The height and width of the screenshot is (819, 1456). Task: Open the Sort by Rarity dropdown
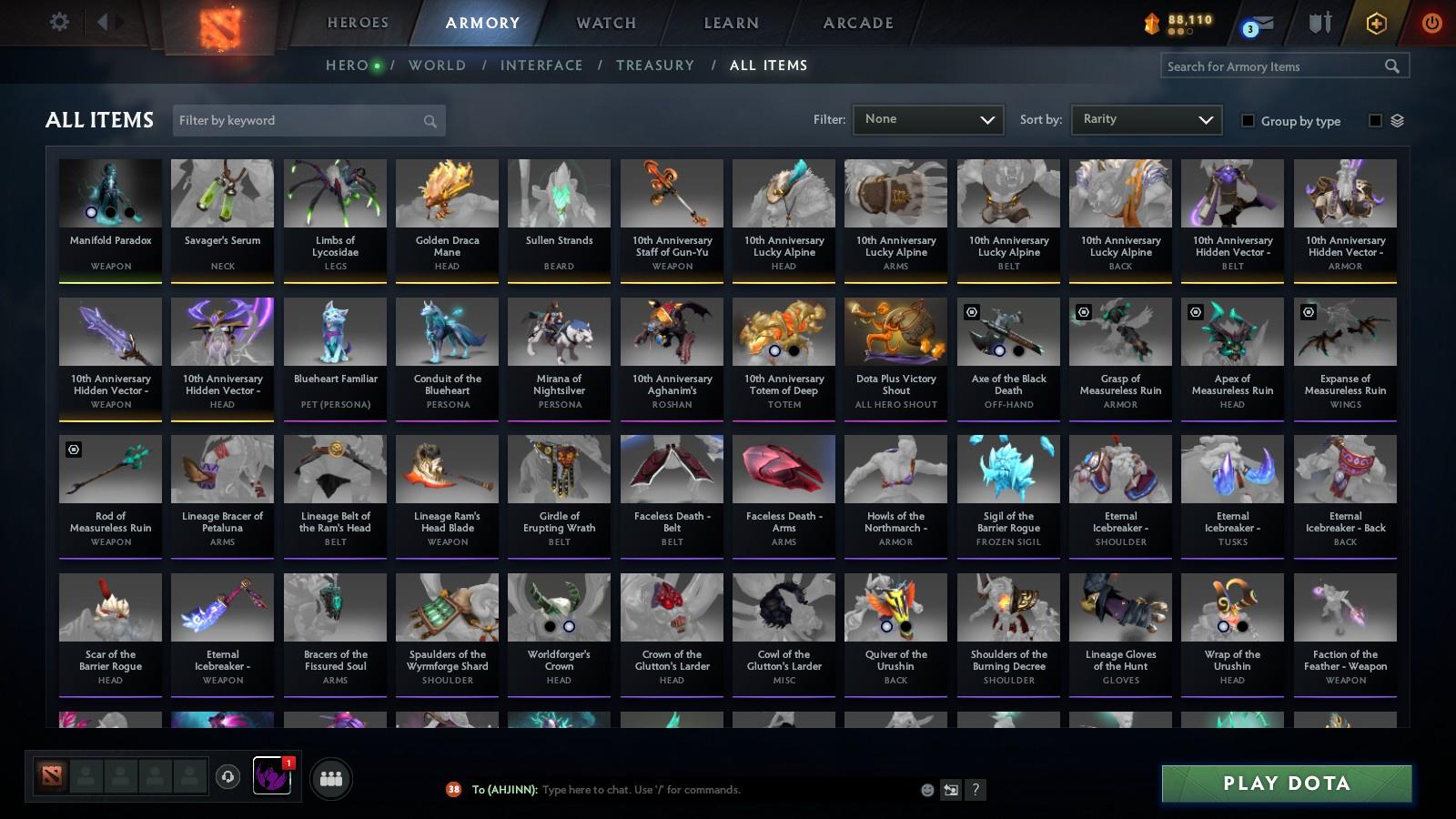tap(1146, 119)
